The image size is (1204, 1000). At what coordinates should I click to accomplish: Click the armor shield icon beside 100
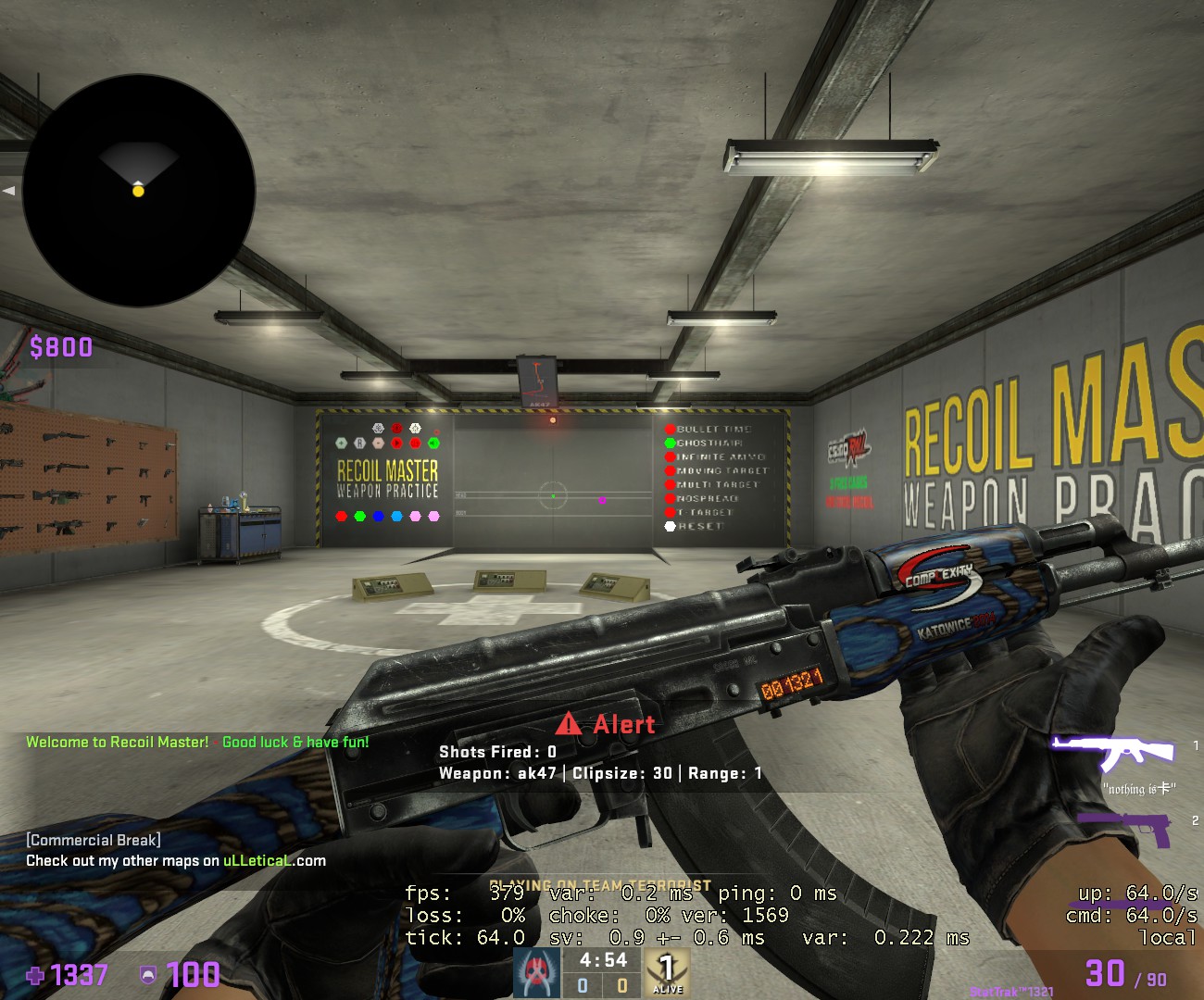(146, 976)
